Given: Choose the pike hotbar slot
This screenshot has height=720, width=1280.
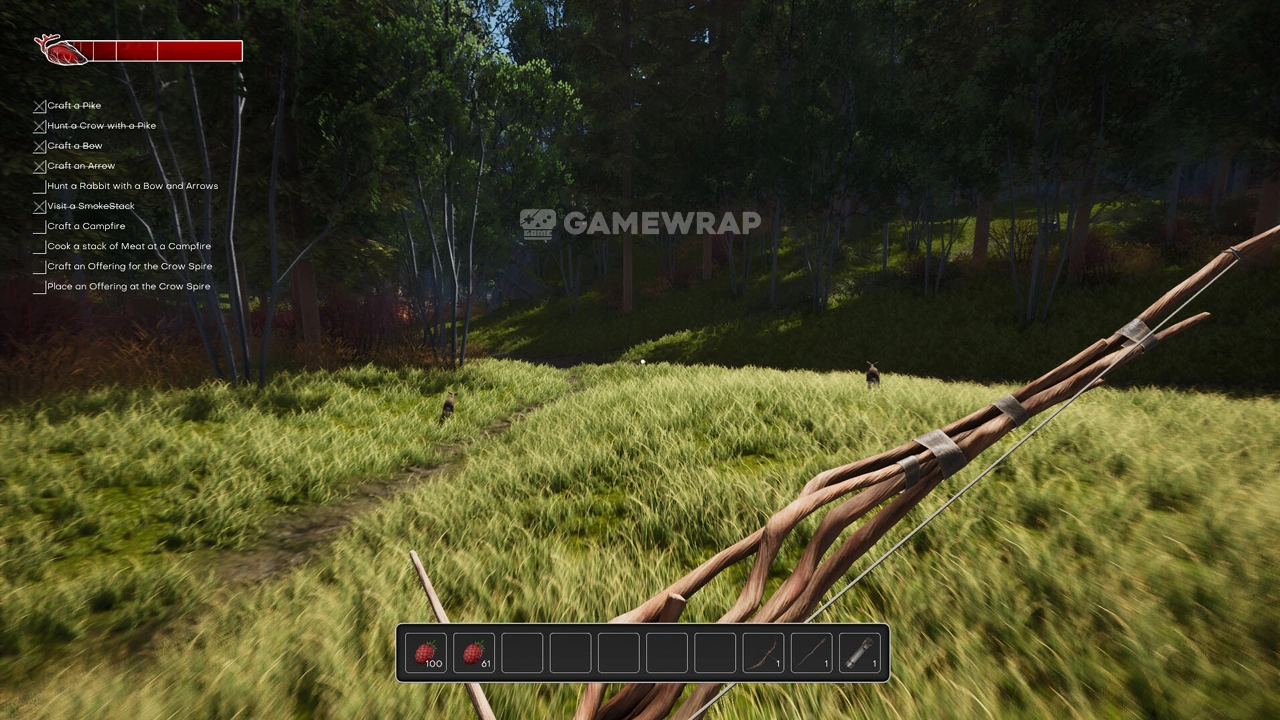Looking at the screenshot, I should click(811, 653).
